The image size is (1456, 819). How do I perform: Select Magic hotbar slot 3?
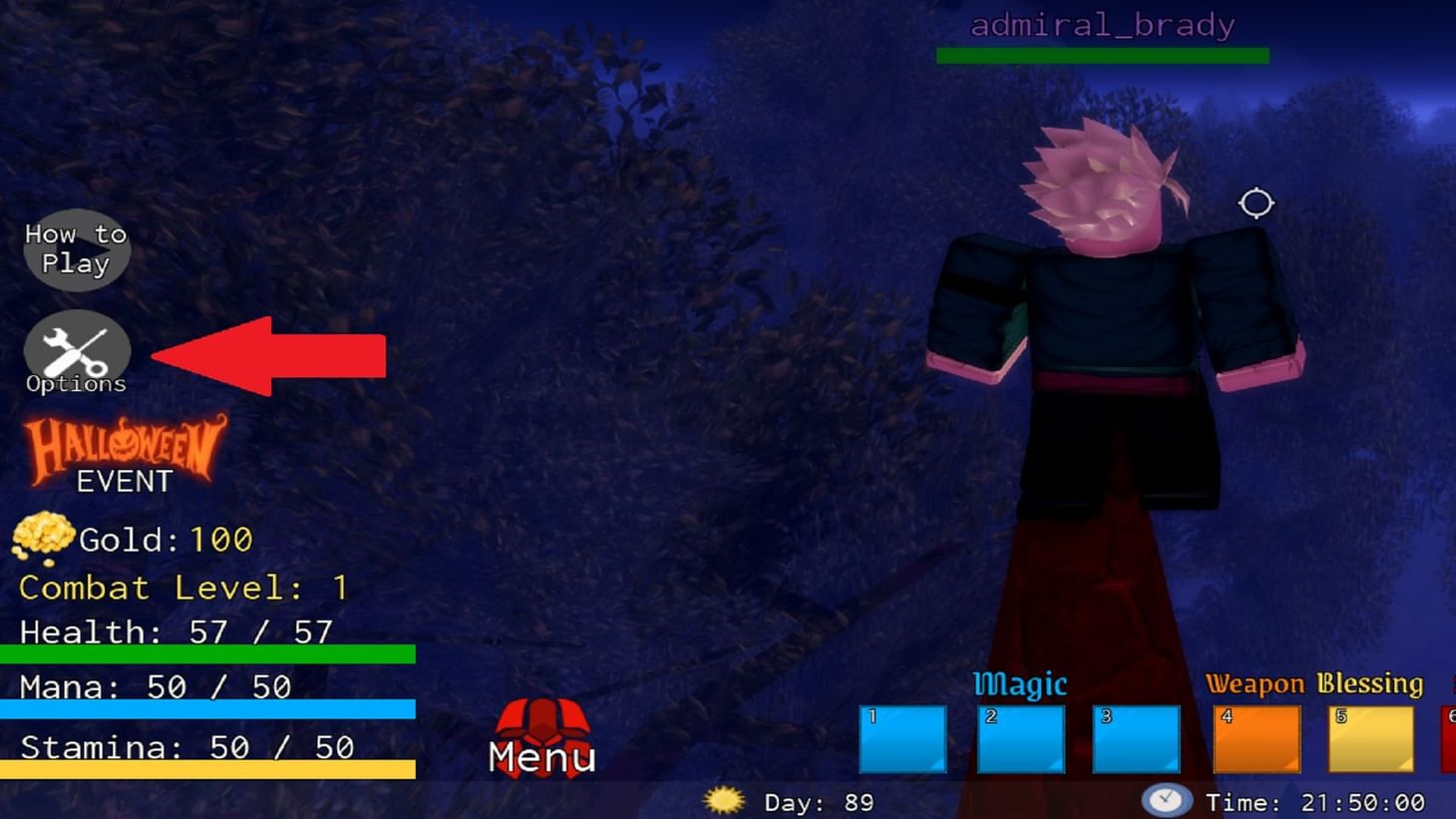[1139, 738]
